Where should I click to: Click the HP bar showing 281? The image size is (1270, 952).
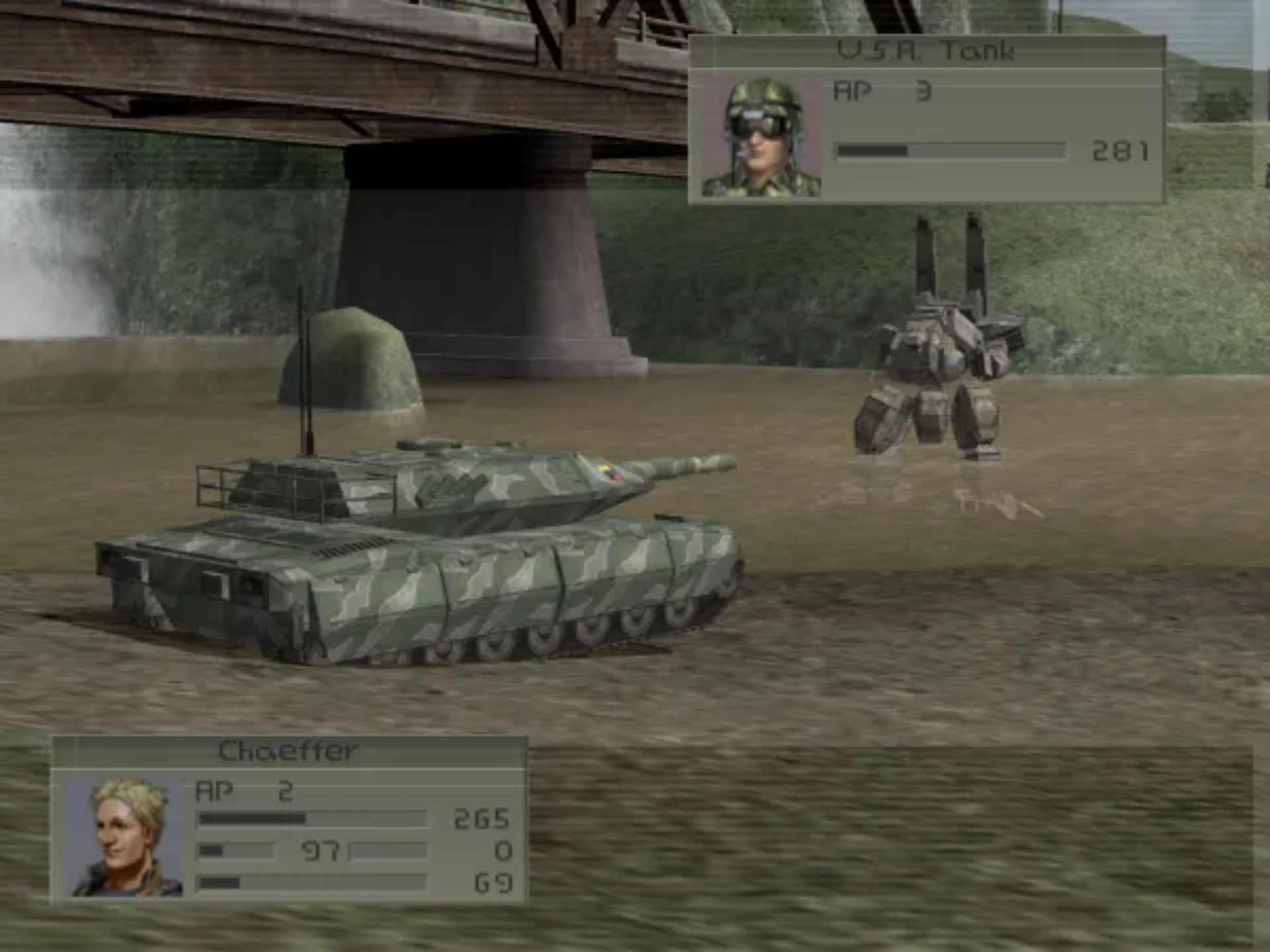952,151
